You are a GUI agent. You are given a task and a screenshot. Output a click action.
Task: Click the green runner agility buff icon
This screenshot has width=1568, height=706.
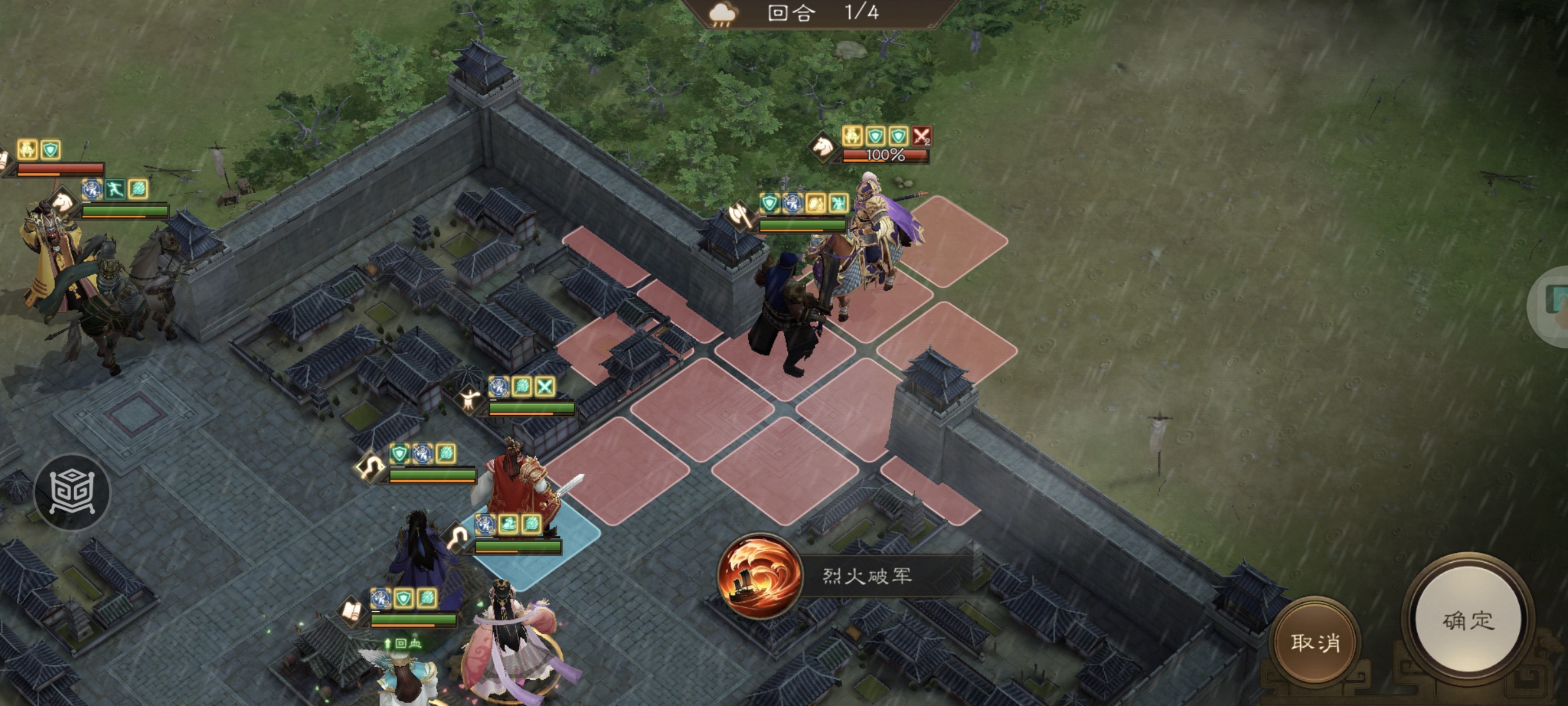(115, 189)
